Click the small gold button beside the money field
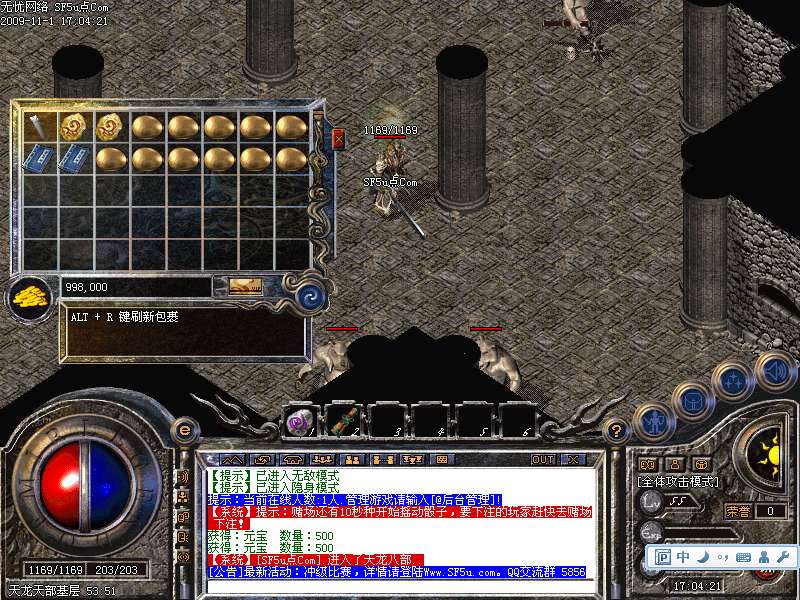800x600 pixels. point(245,286)
